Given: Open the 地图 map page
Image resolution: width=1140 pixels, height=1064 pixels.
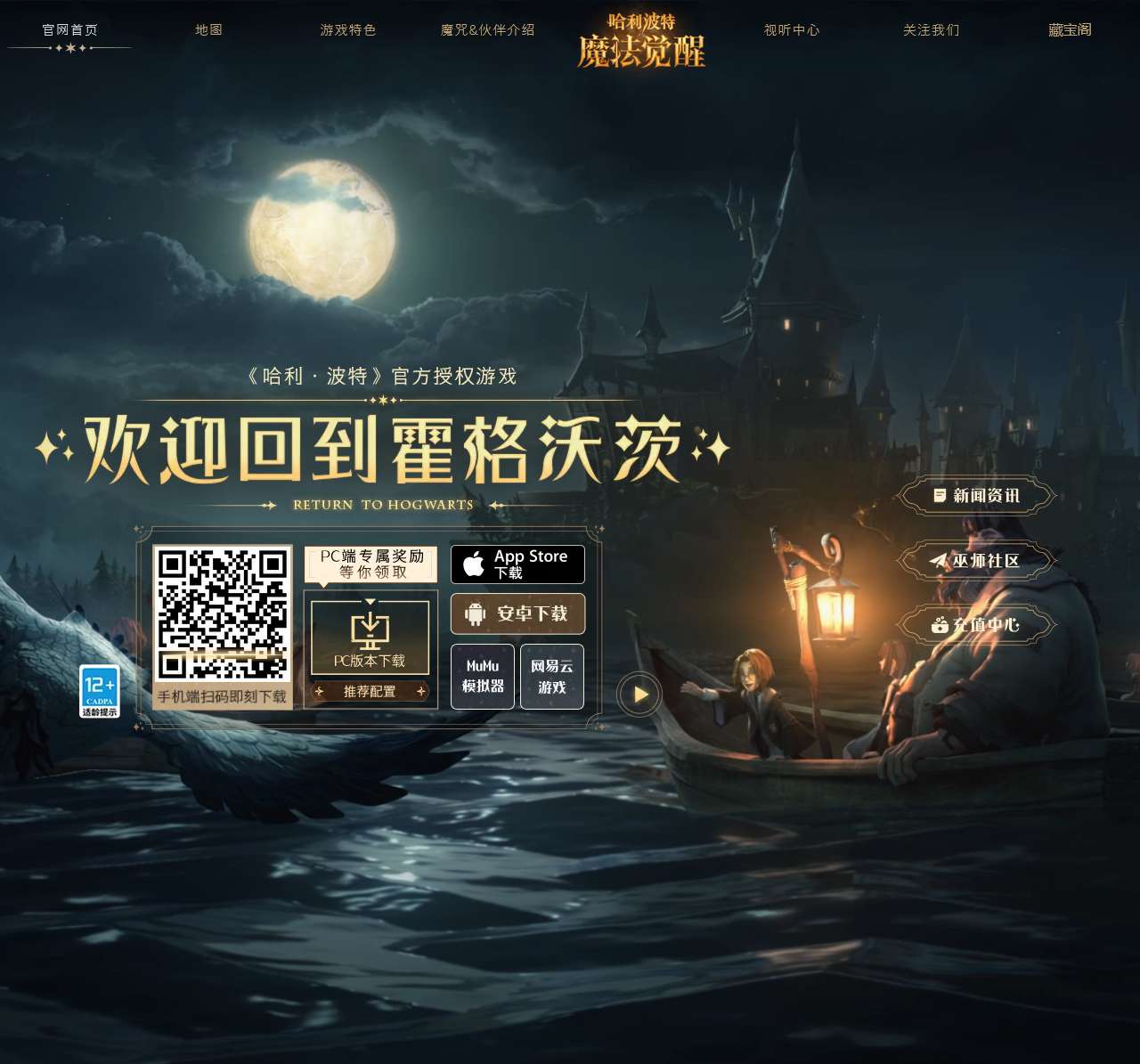Looking at the screenshot, I should pos(208,29).
